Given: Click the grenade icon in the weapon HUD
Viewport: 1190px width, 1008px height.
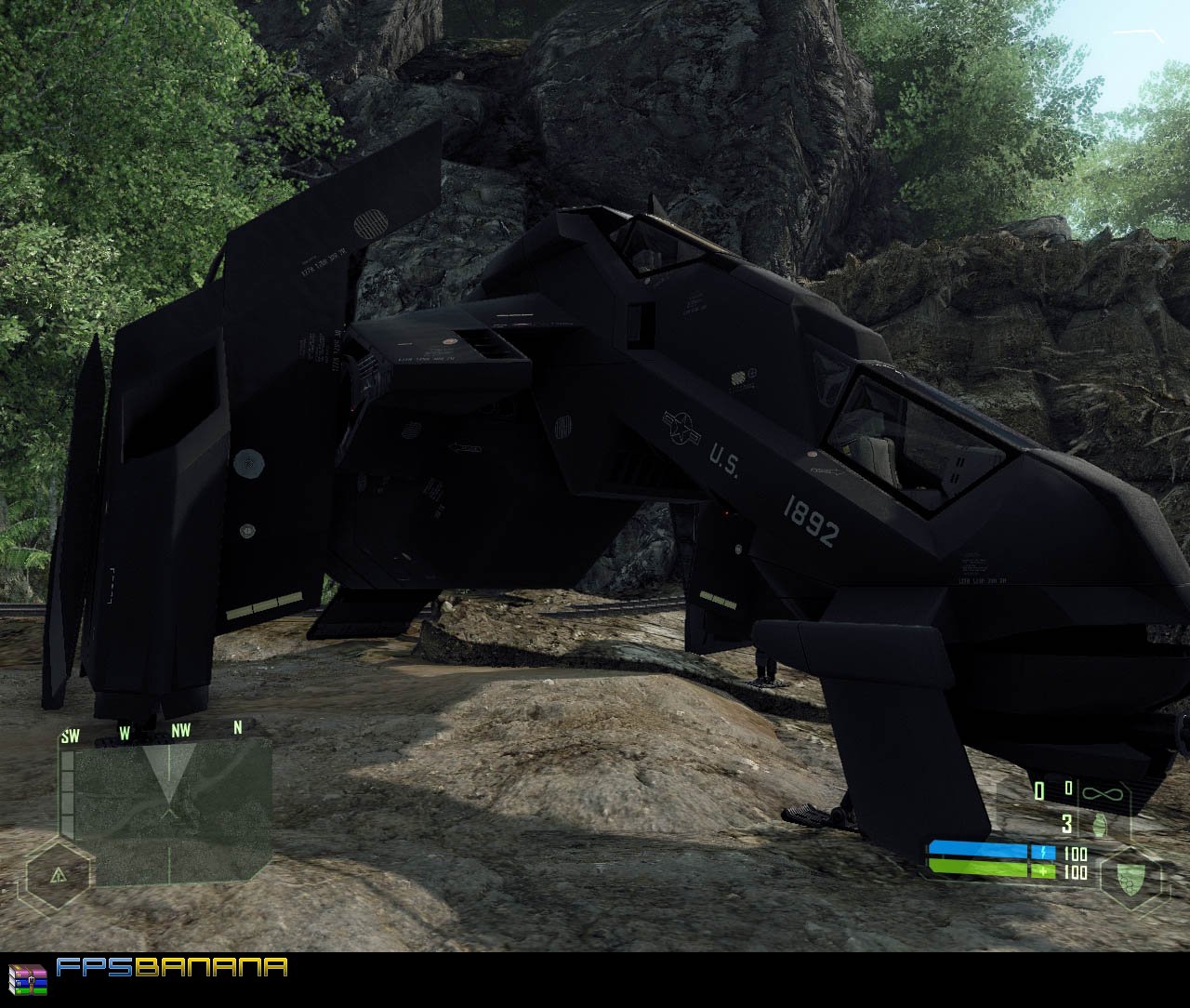Looking at the screenshot, I should pos(1102,824).
